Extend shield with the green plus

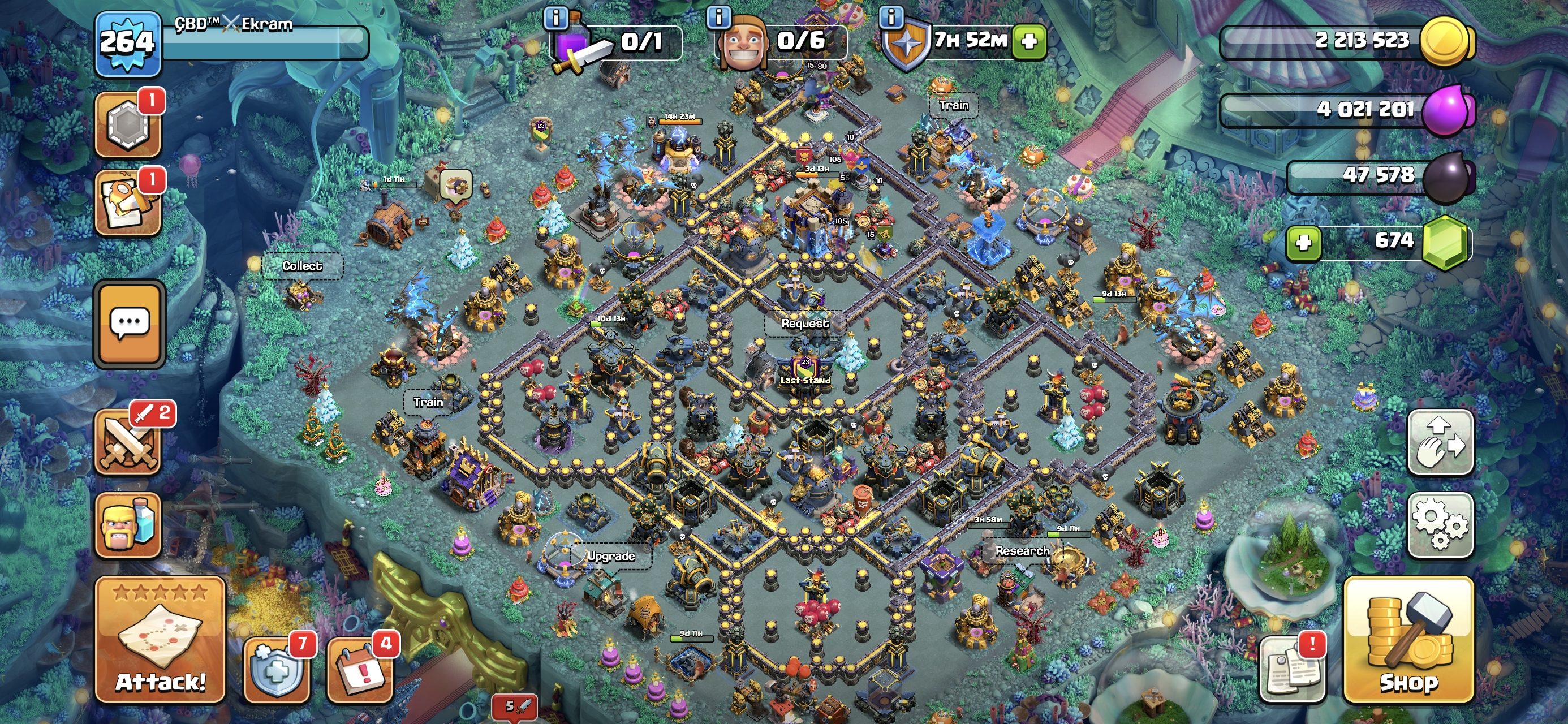(1029, 41)
